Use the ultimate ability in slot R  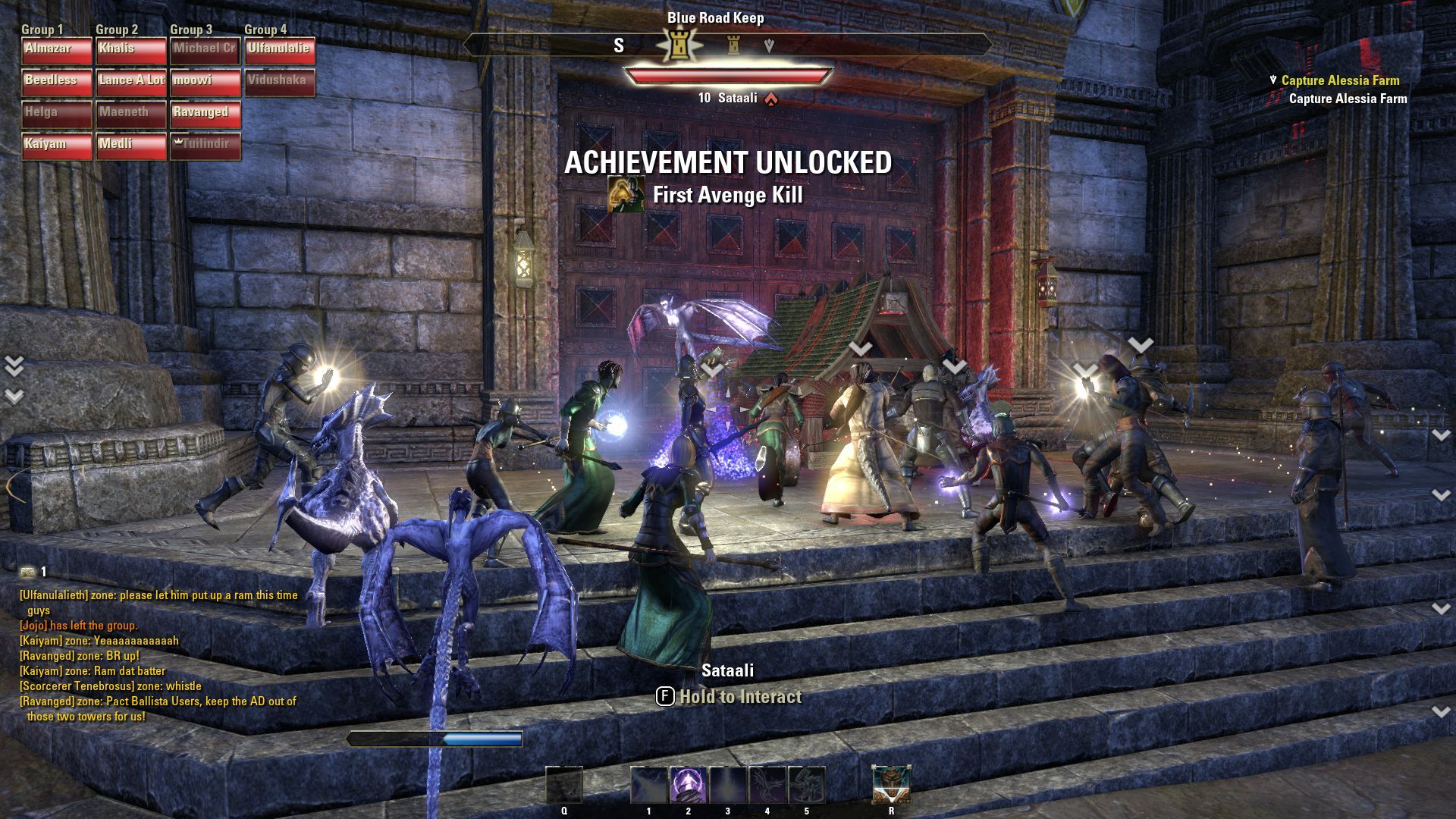click(x=891, y=785)
